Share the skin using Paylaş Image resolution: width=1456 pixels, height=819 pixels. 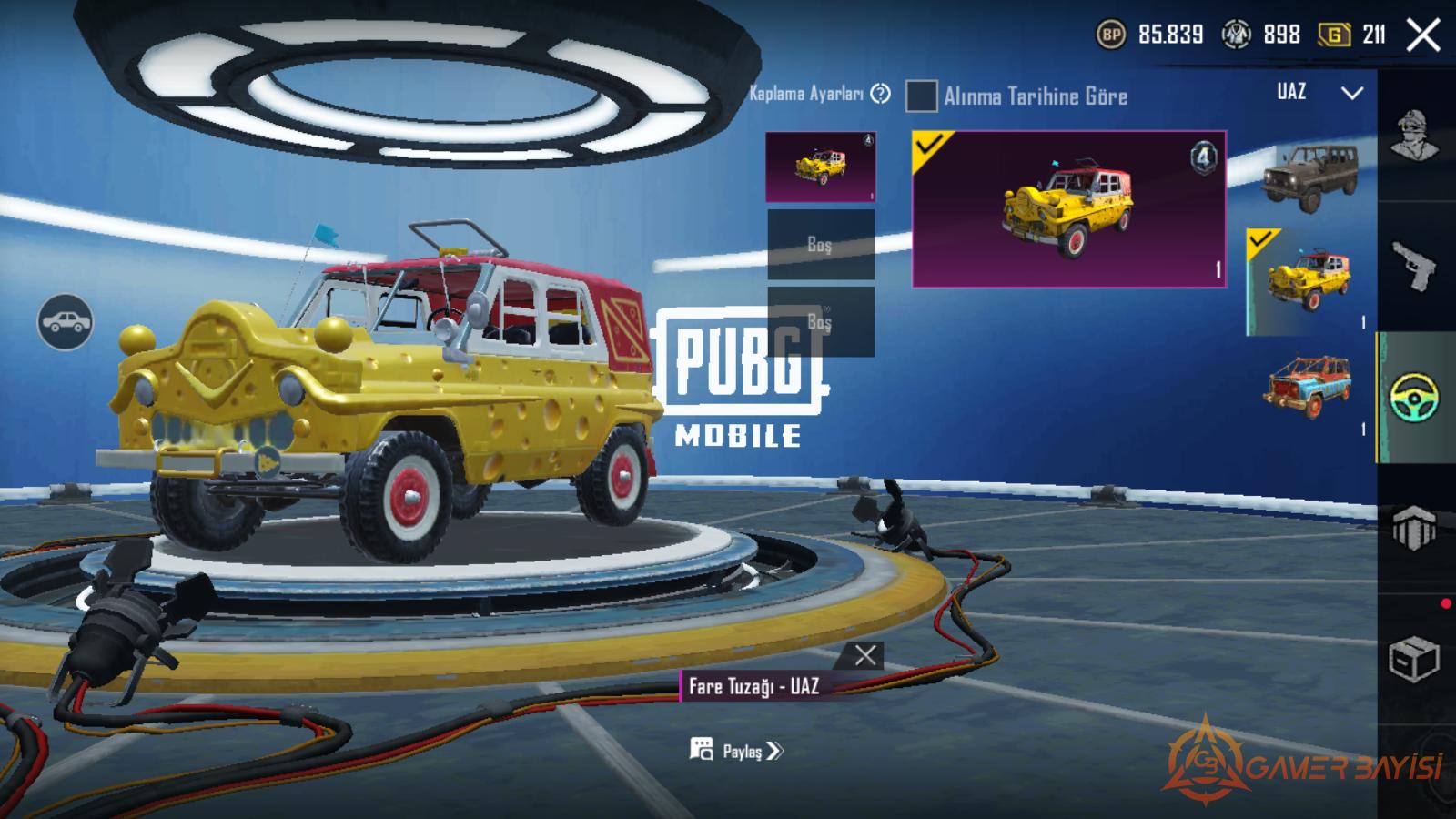point(736,751)
